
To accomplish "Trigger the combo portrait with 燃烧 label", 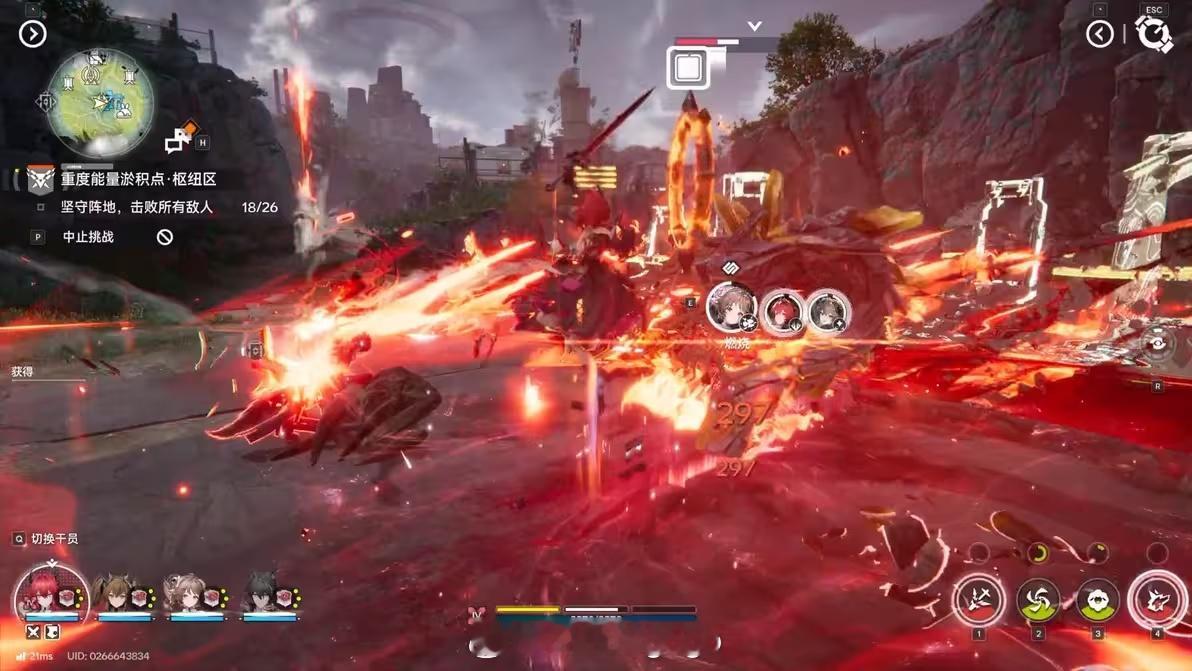I will tap(732, 307).
